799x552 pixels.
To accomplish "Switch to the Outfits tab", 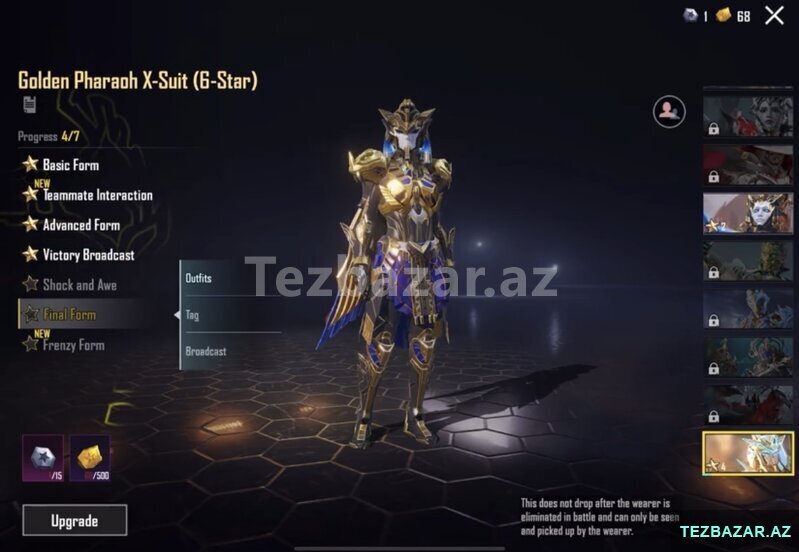I will coord(200,278).
